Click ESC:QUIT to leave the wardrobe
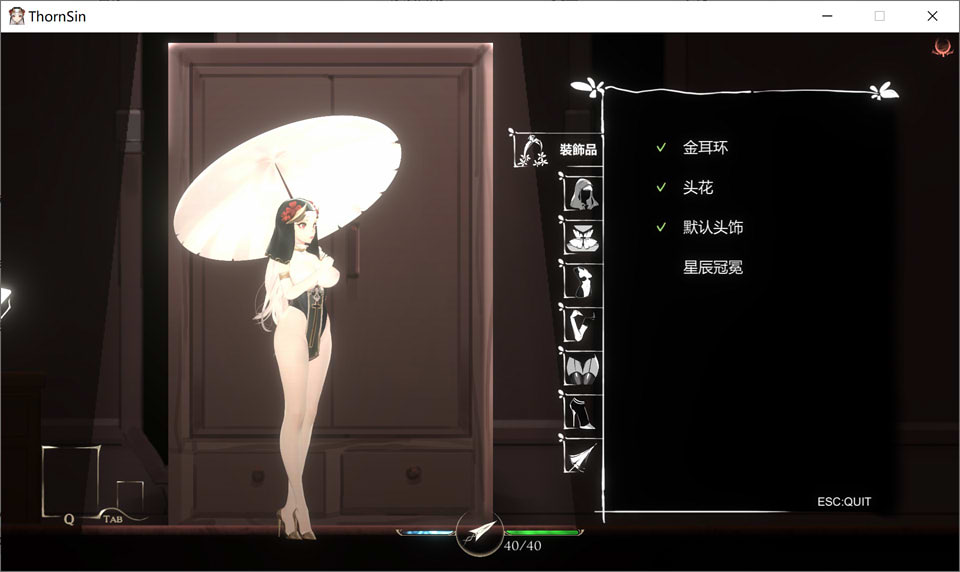 844,502
